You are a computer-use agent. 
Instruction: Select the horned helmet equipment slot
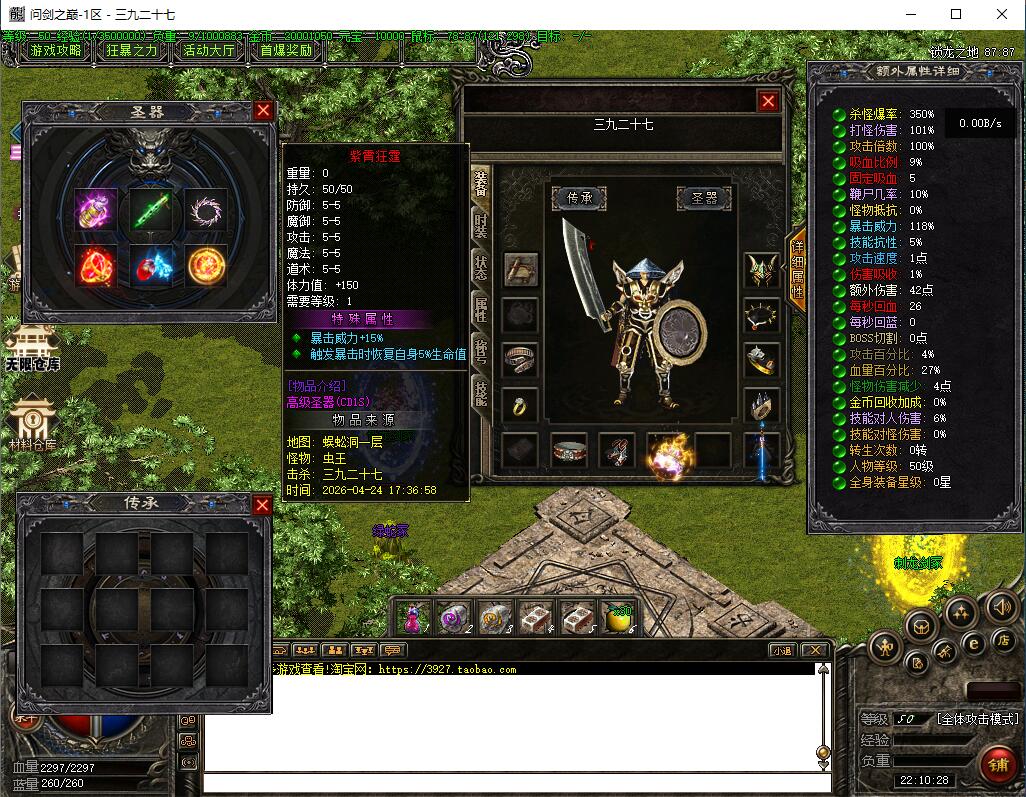(762, 268)
